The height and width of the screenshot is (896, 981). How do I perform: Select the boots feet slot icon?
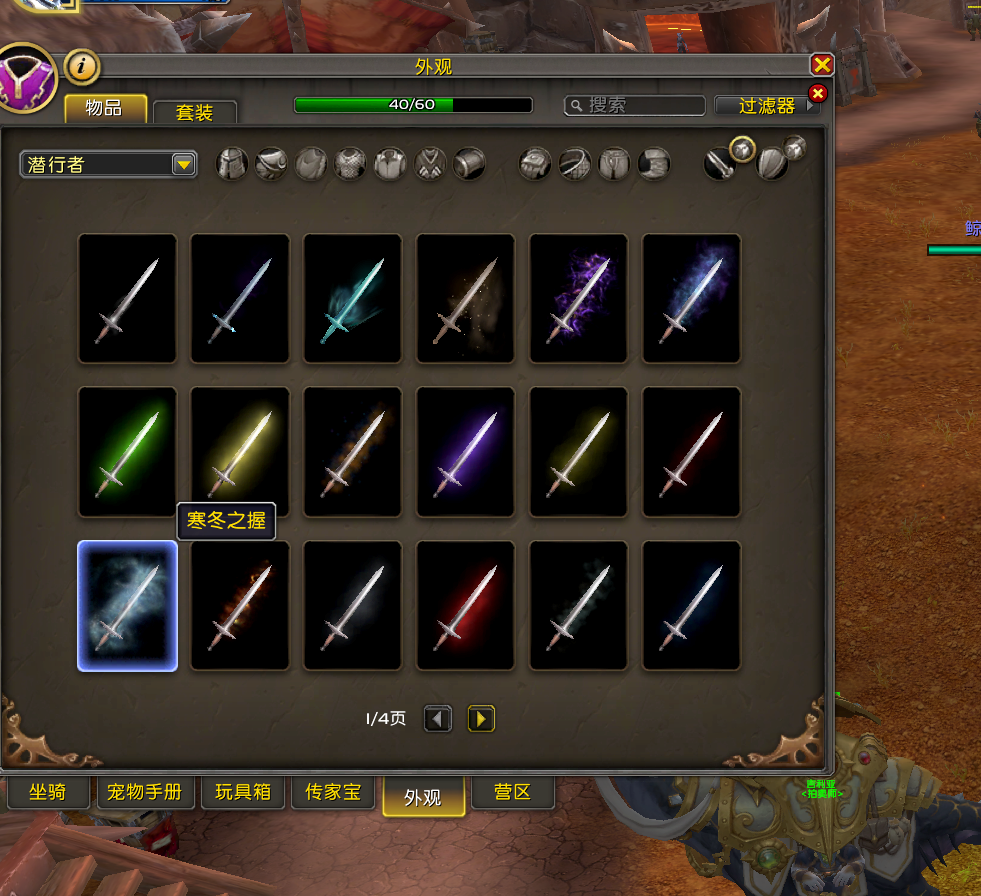click(654, 164)
